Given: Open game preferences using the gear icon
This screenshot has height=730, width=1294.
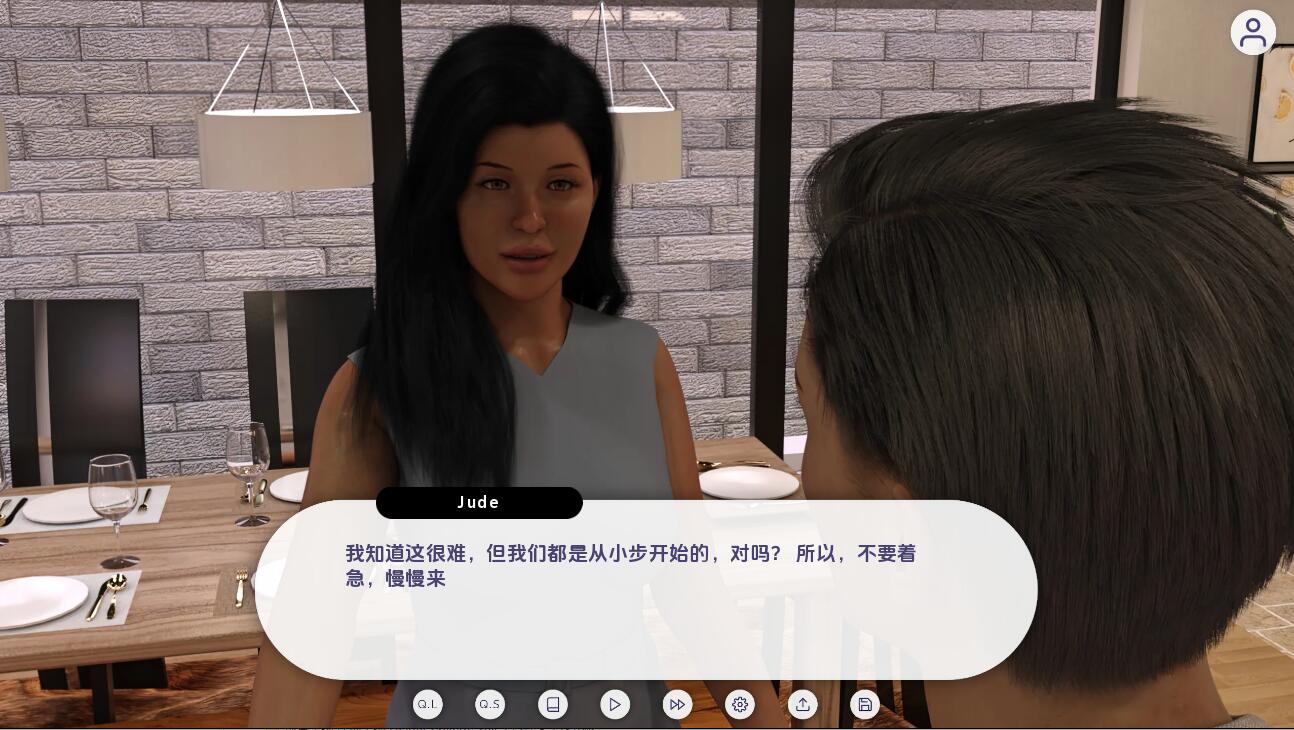Looking at the screenshot, I should 740,704.
